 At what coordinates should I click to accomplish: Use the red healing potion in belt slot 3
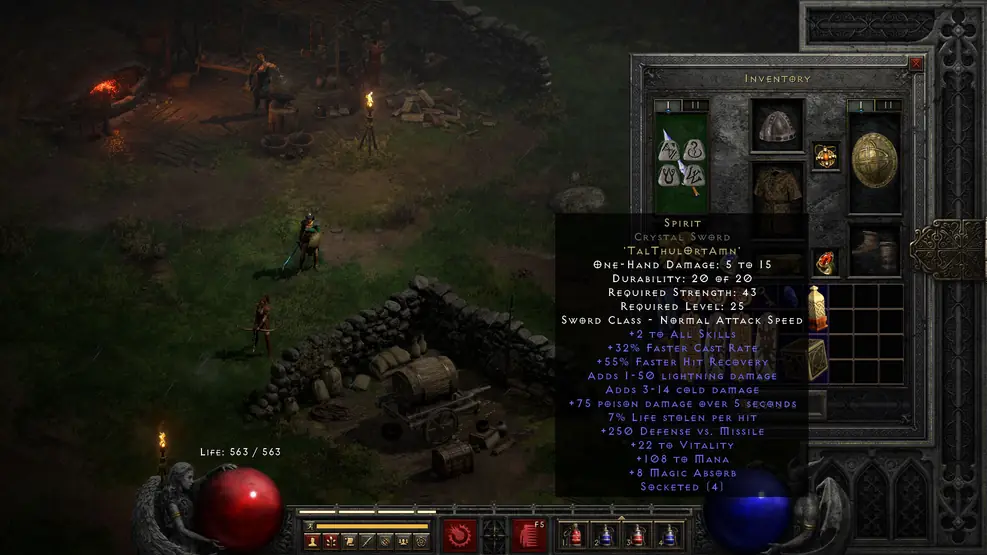pyautogui.click(x=639, y=535)
